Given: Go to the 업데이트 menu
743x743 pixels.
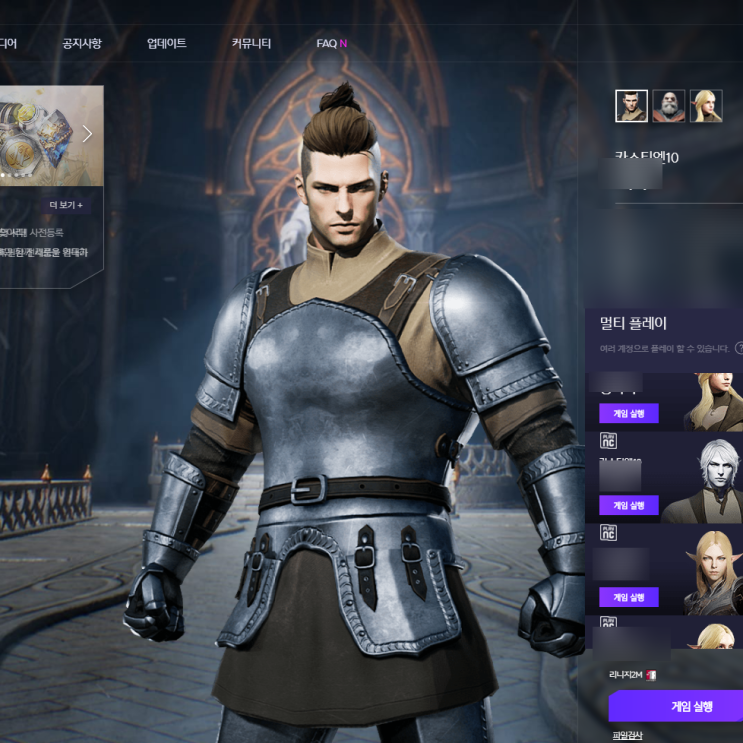Looking at the screenshot, I should click(x=166, y=44).
